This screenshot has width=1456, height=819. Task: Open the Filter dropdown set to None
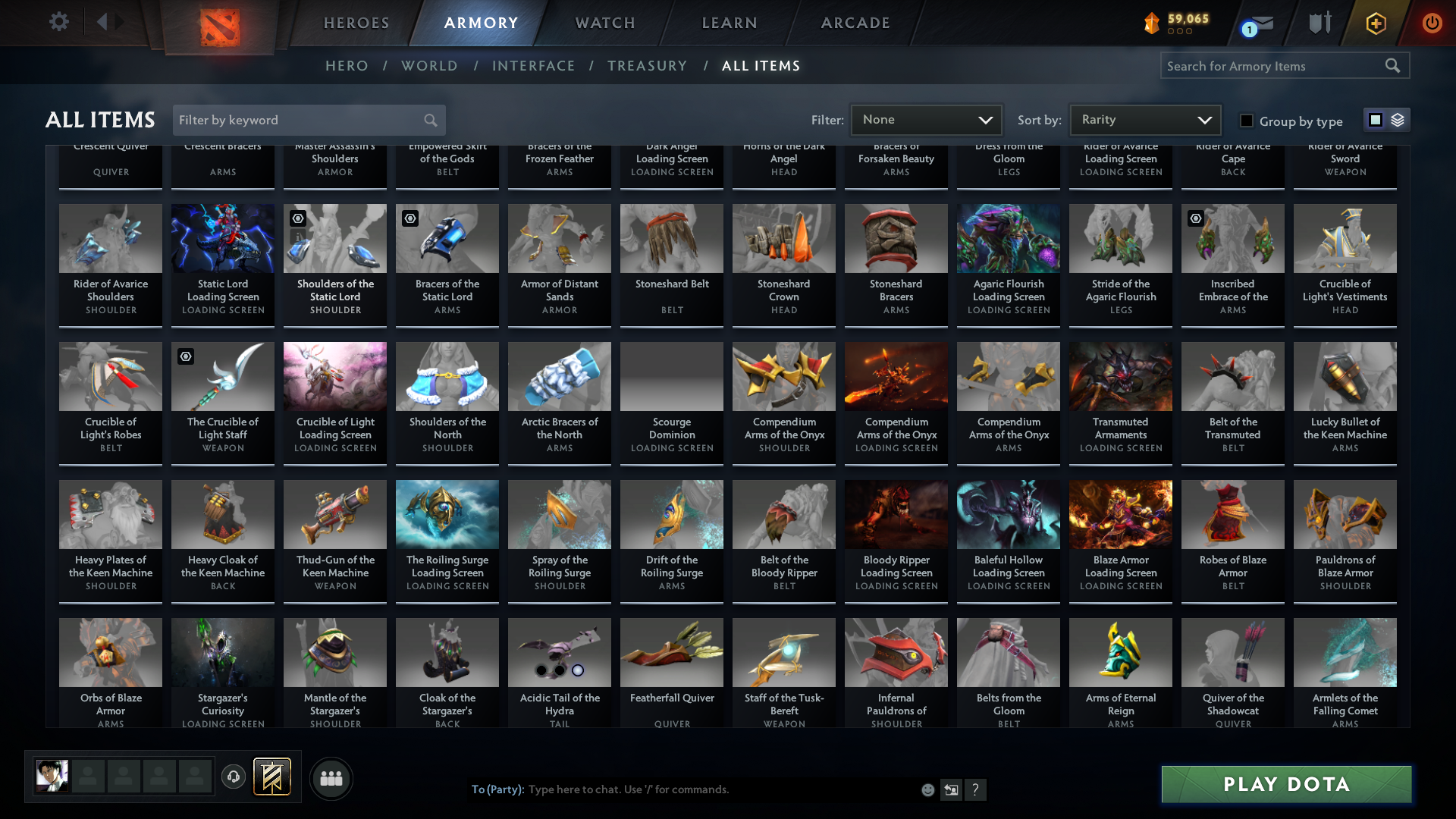pyautogui.click(x=926, y=119)
